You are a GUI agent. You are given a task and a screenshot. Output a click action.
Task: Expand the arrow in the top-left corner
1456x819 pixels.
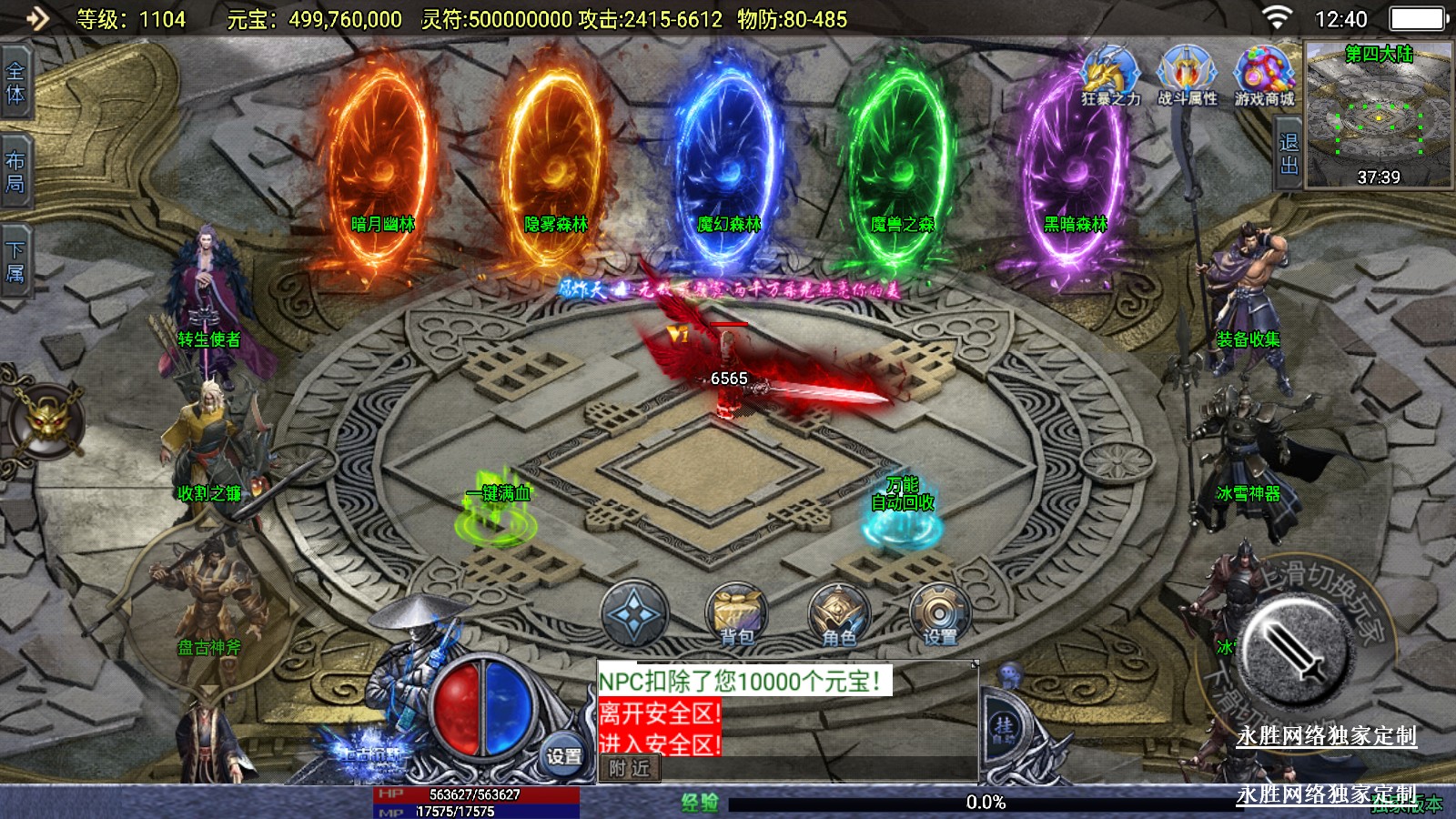[x=36, y=18]
